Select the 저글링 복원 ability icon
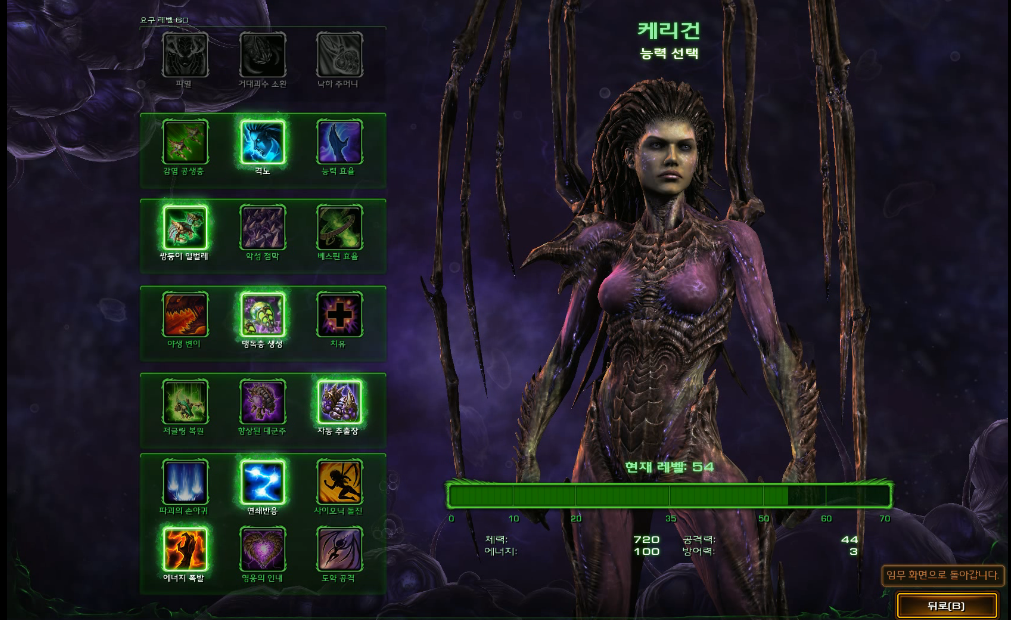The width and height of the screenshot is (1011, 620). tap(185, 402)
